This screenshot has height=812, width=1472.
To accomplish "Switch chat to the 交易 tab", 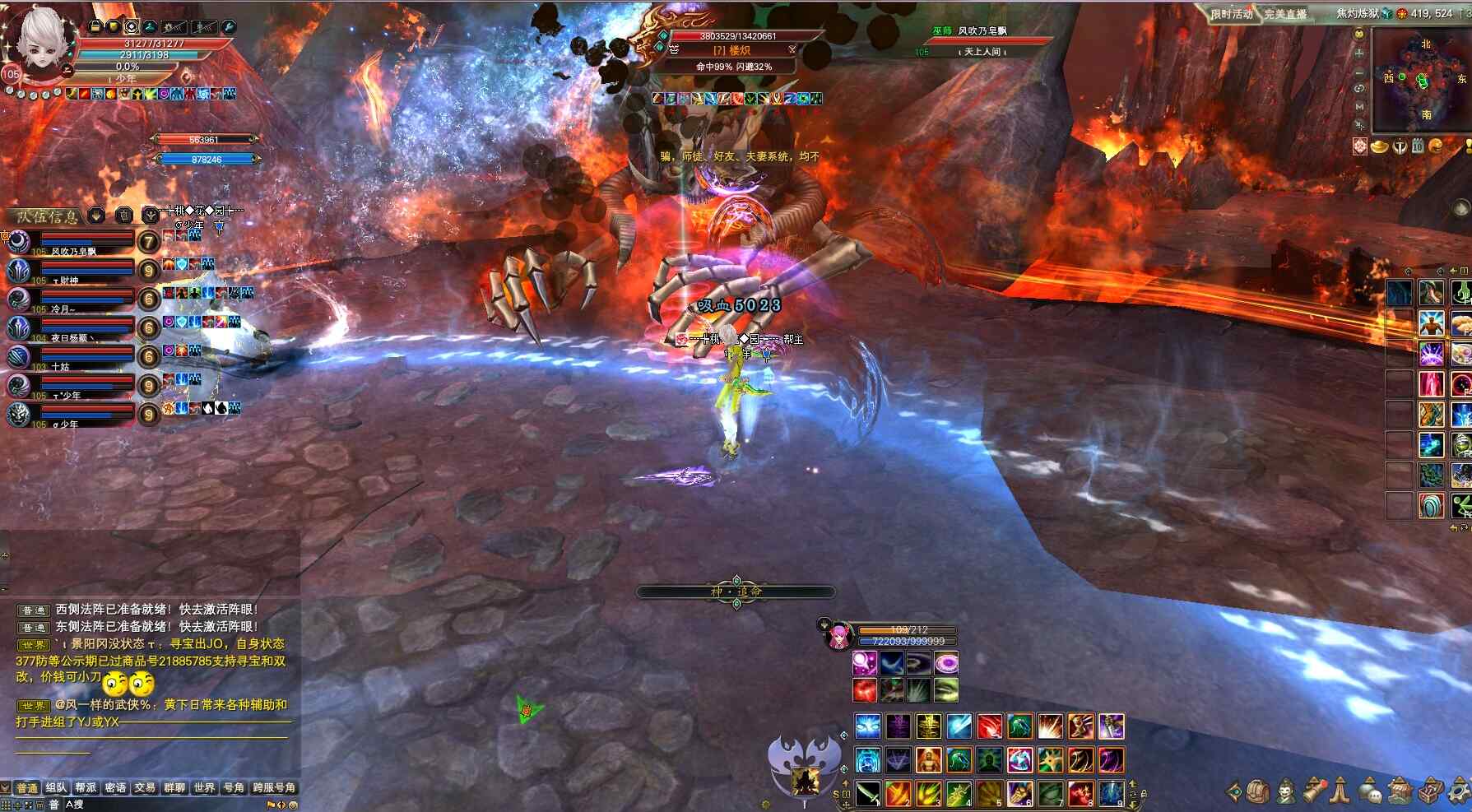I will pos(145,787).
